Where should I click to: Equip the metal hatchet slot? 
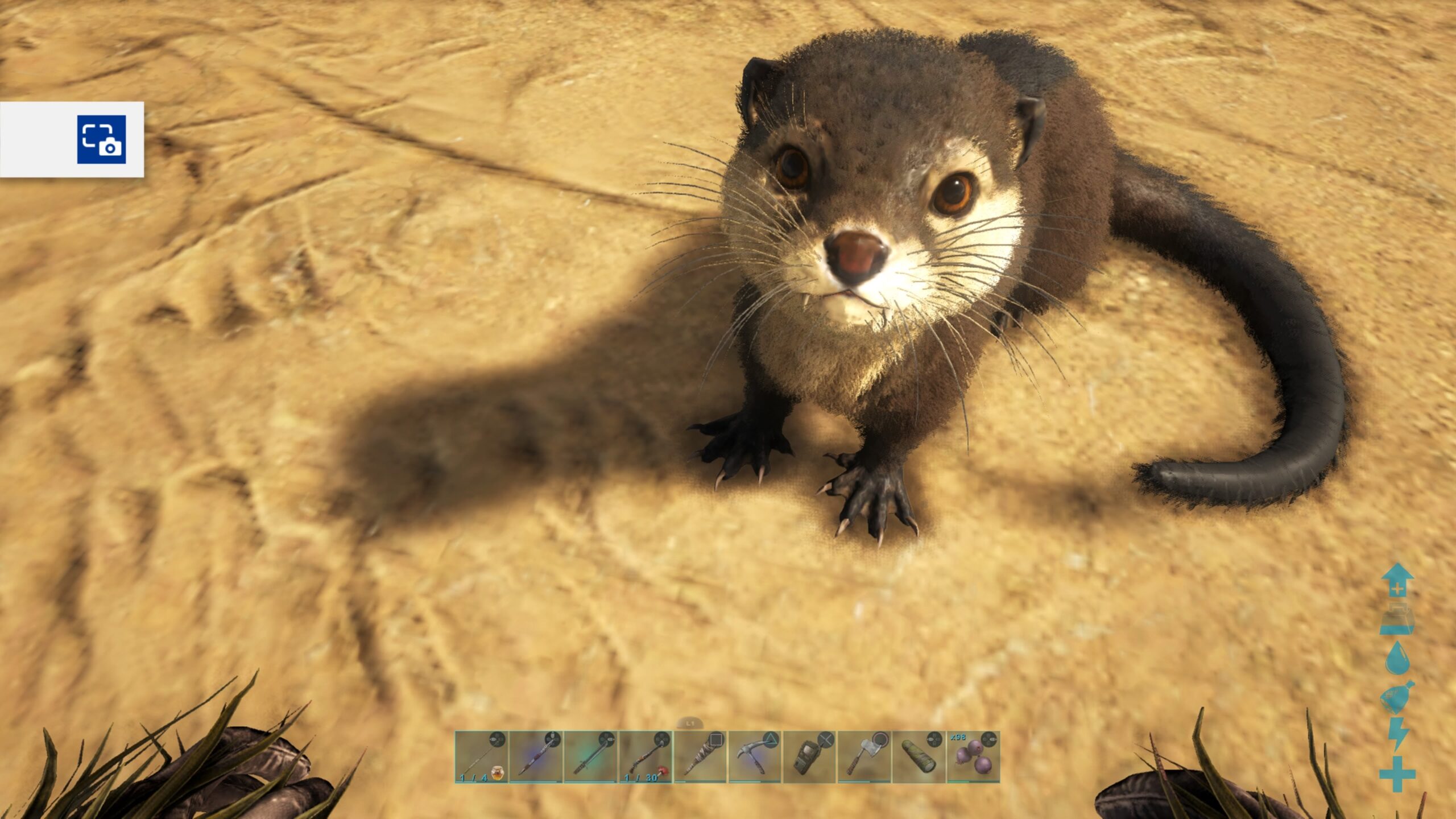click(864, 757)
